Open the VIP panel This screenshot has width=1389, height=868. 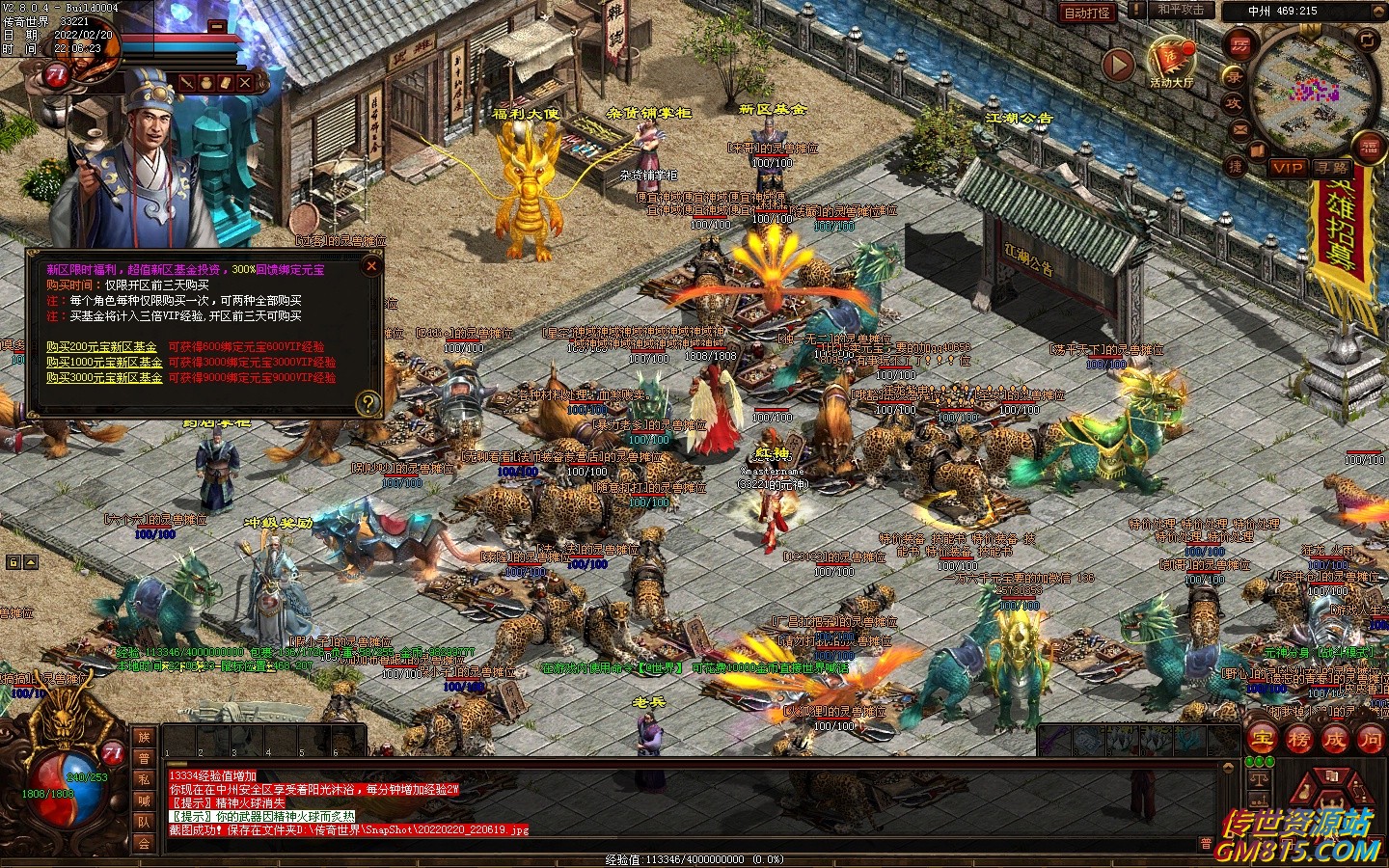(1287, 168)
